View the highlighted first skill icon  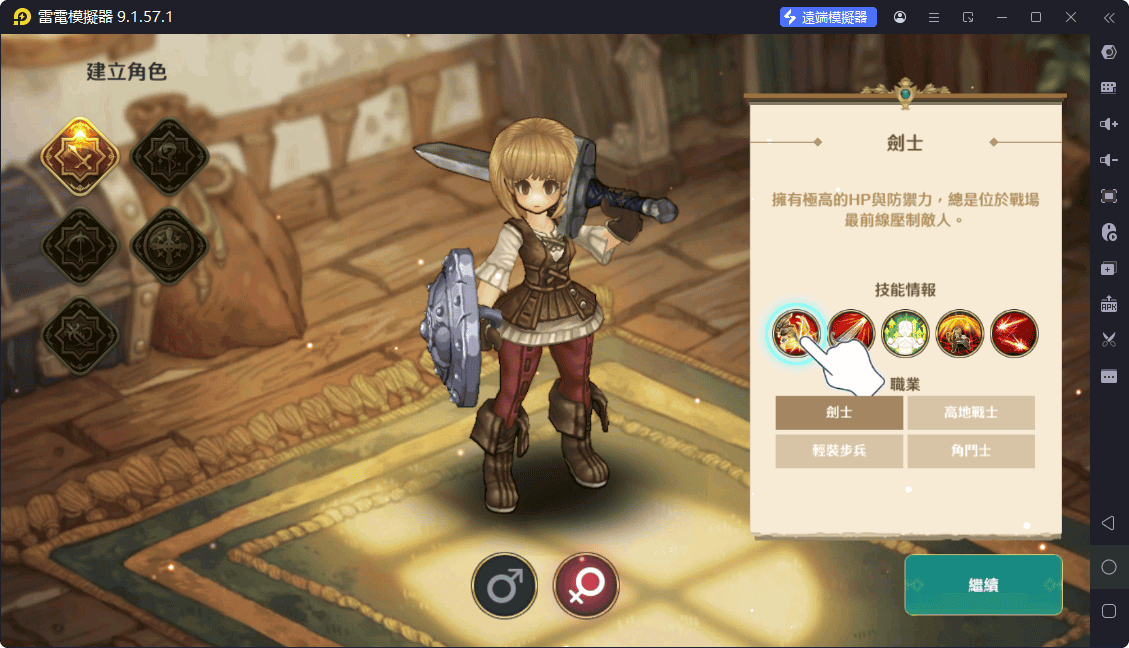797,333
